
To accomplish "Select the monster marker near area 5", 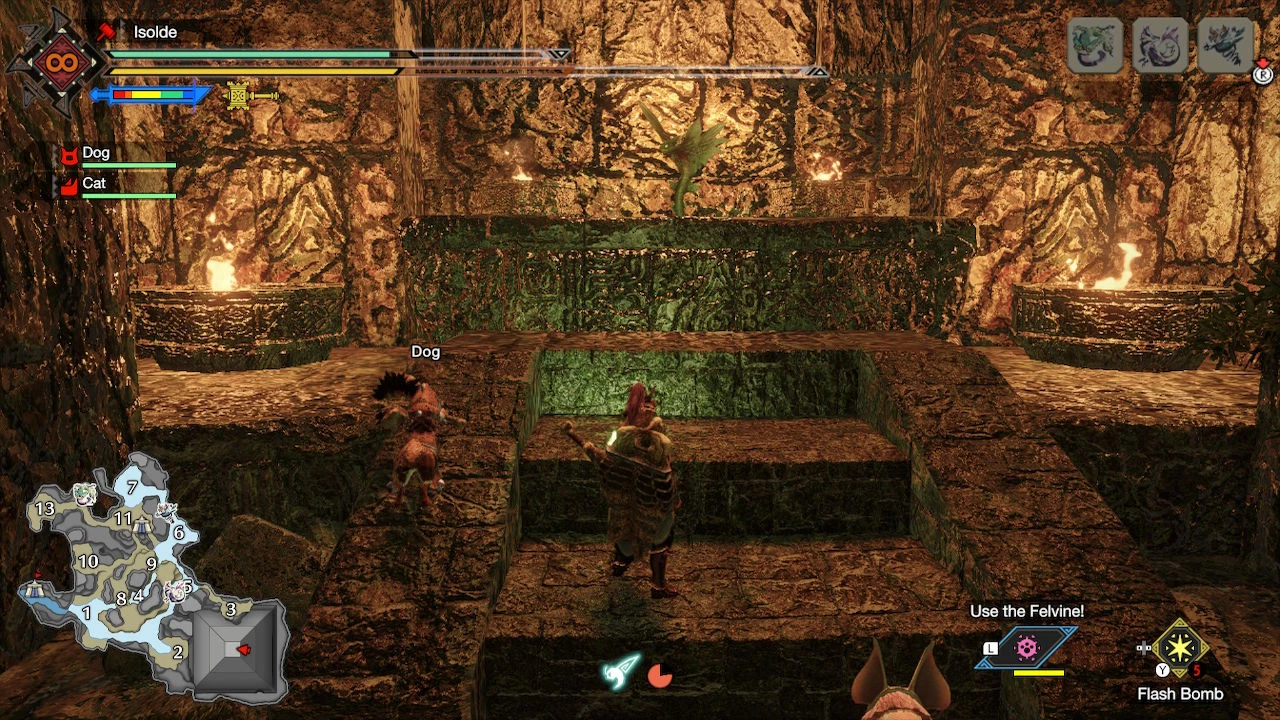I will [176, 590].
